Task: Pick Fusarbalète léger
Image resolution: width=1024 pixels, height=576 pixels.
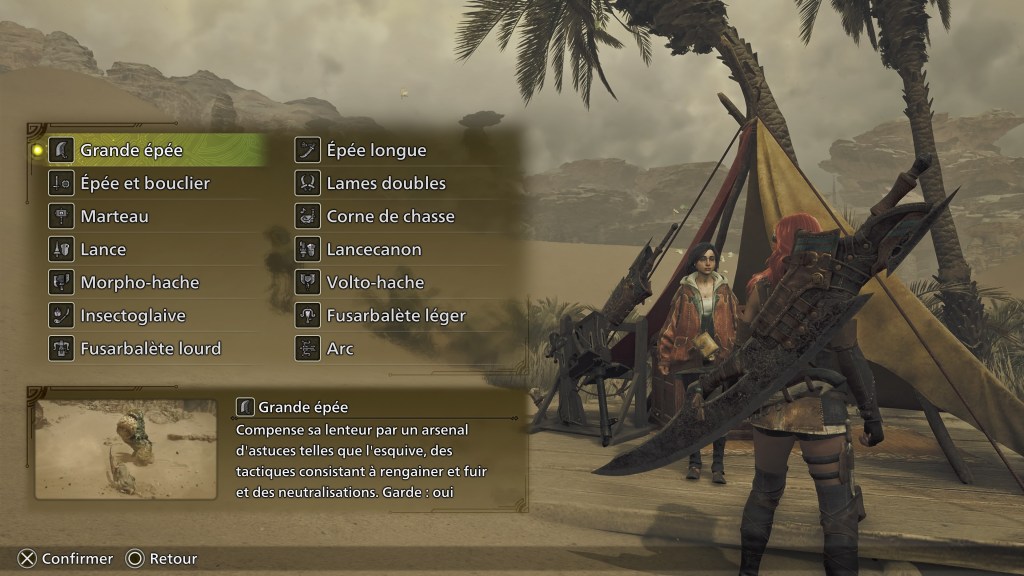Action: point(396,315)
